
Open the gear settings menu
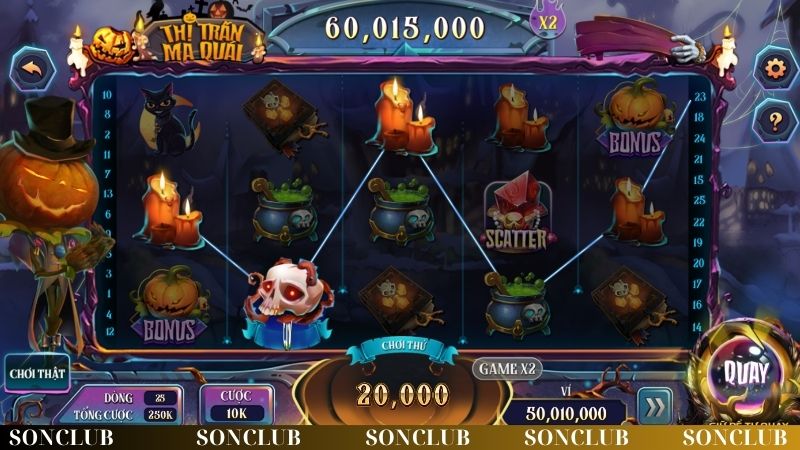click(773, 68)
